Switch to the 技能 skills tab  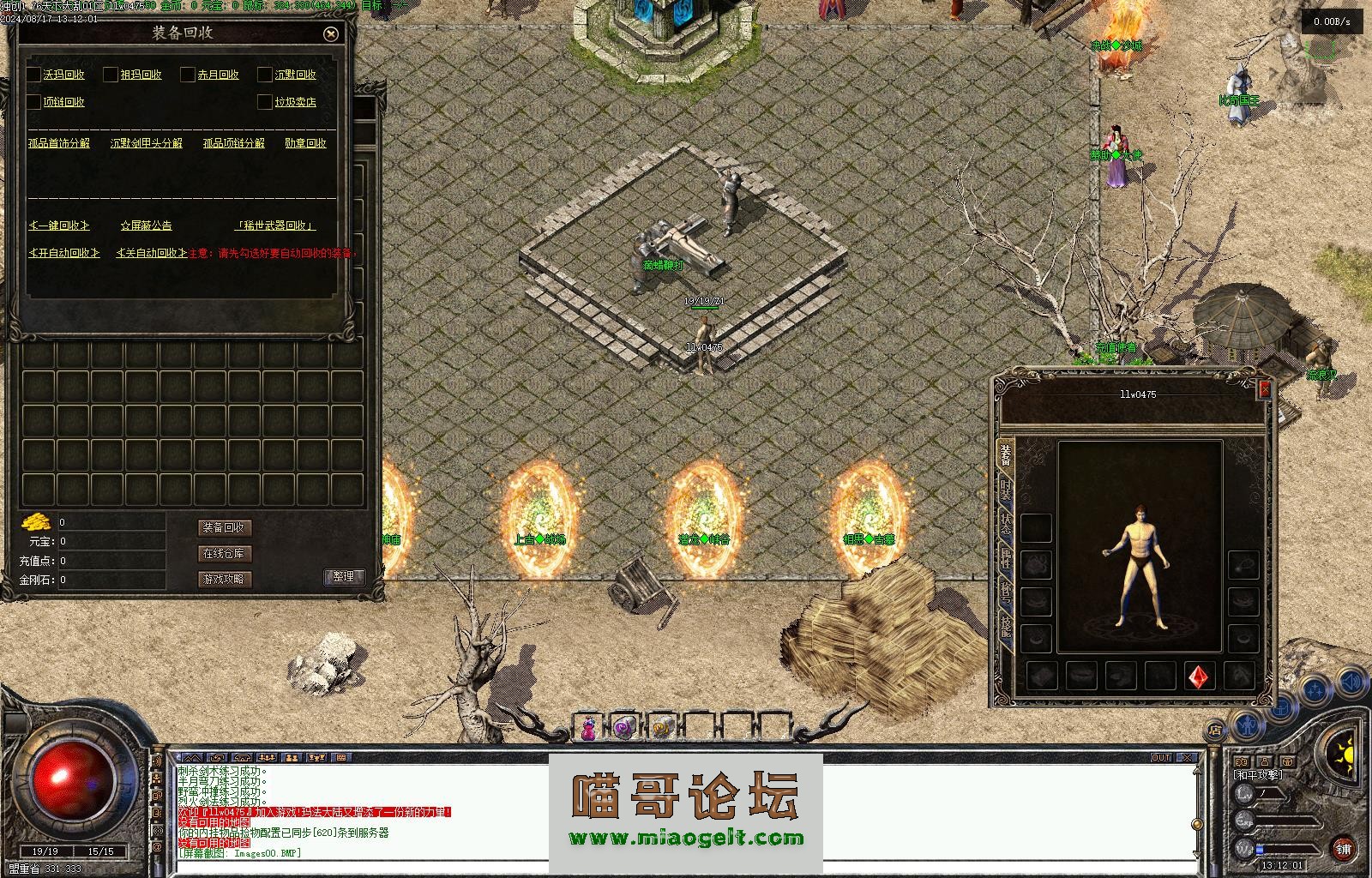[x=1005, y=631]
